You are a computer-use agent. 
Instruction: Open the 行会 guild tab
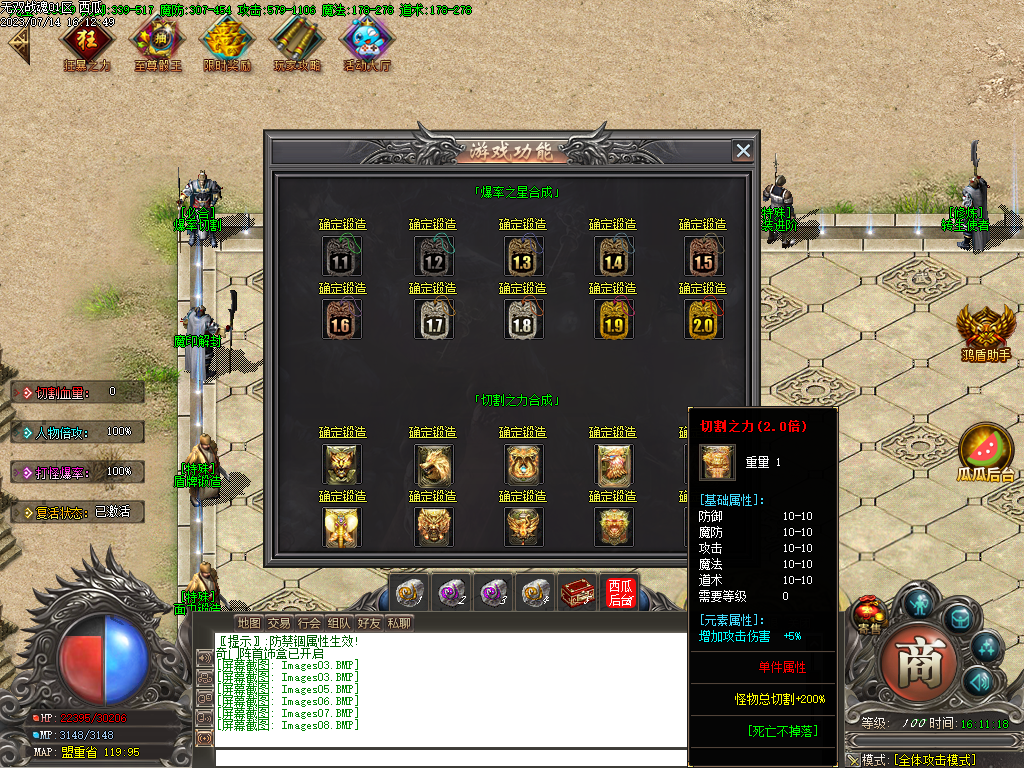click(x=309, y=623)
